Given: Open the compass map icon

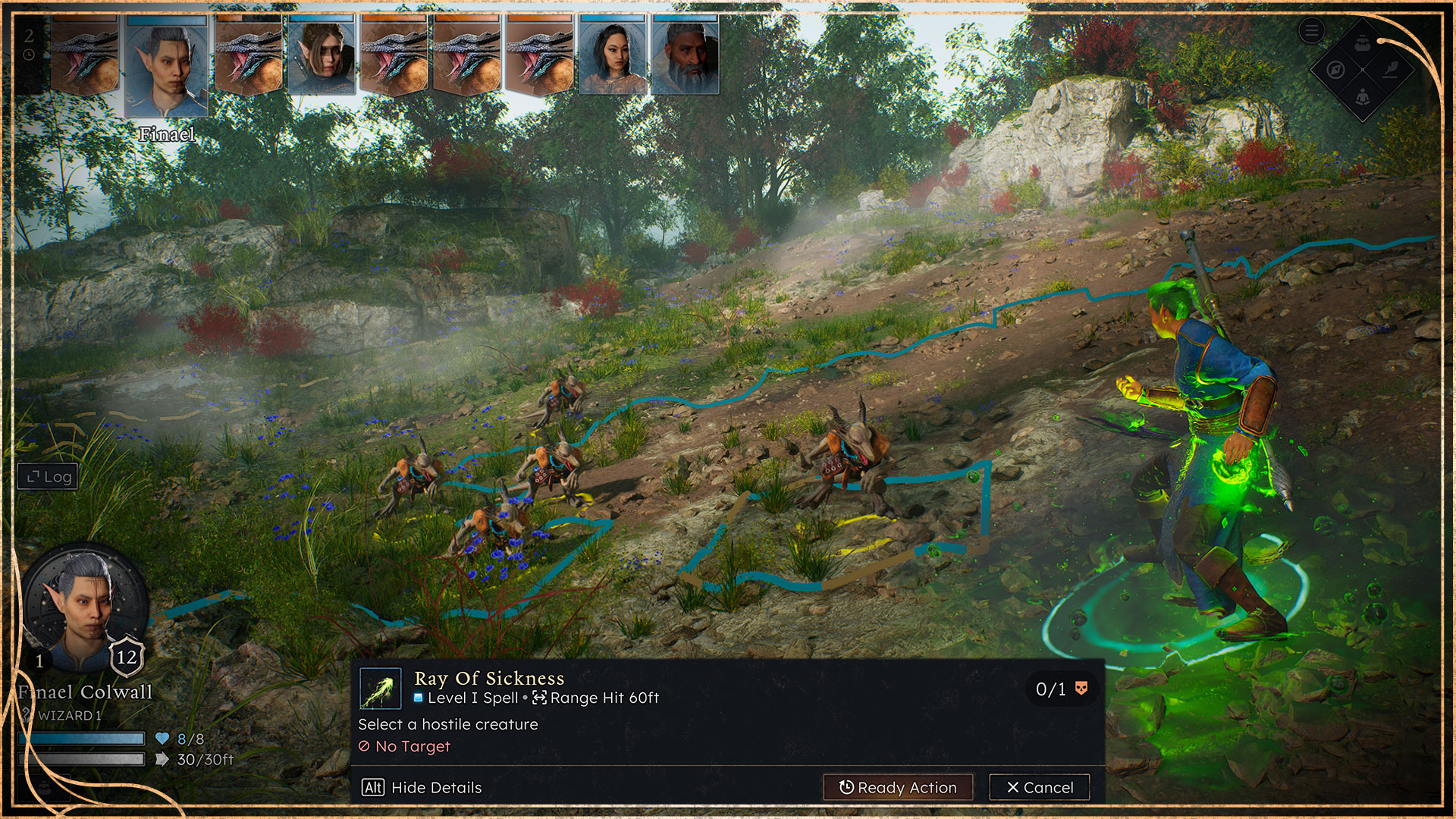Looking at the screenshot, I should click(1336, 70).
